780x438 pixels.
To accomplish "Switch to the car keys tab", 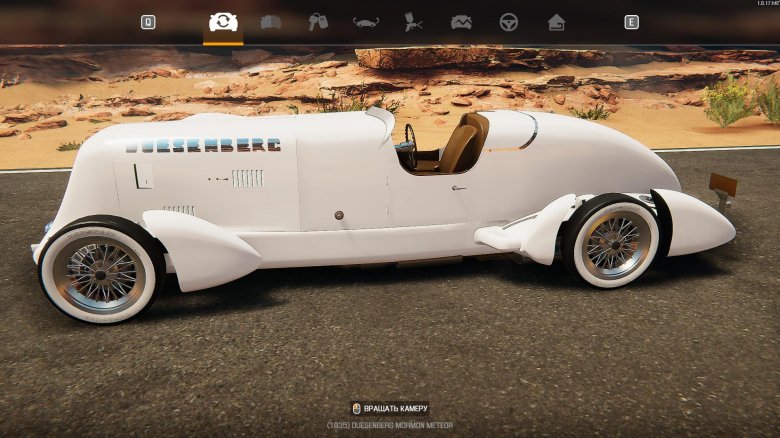I will pos(318,22).
